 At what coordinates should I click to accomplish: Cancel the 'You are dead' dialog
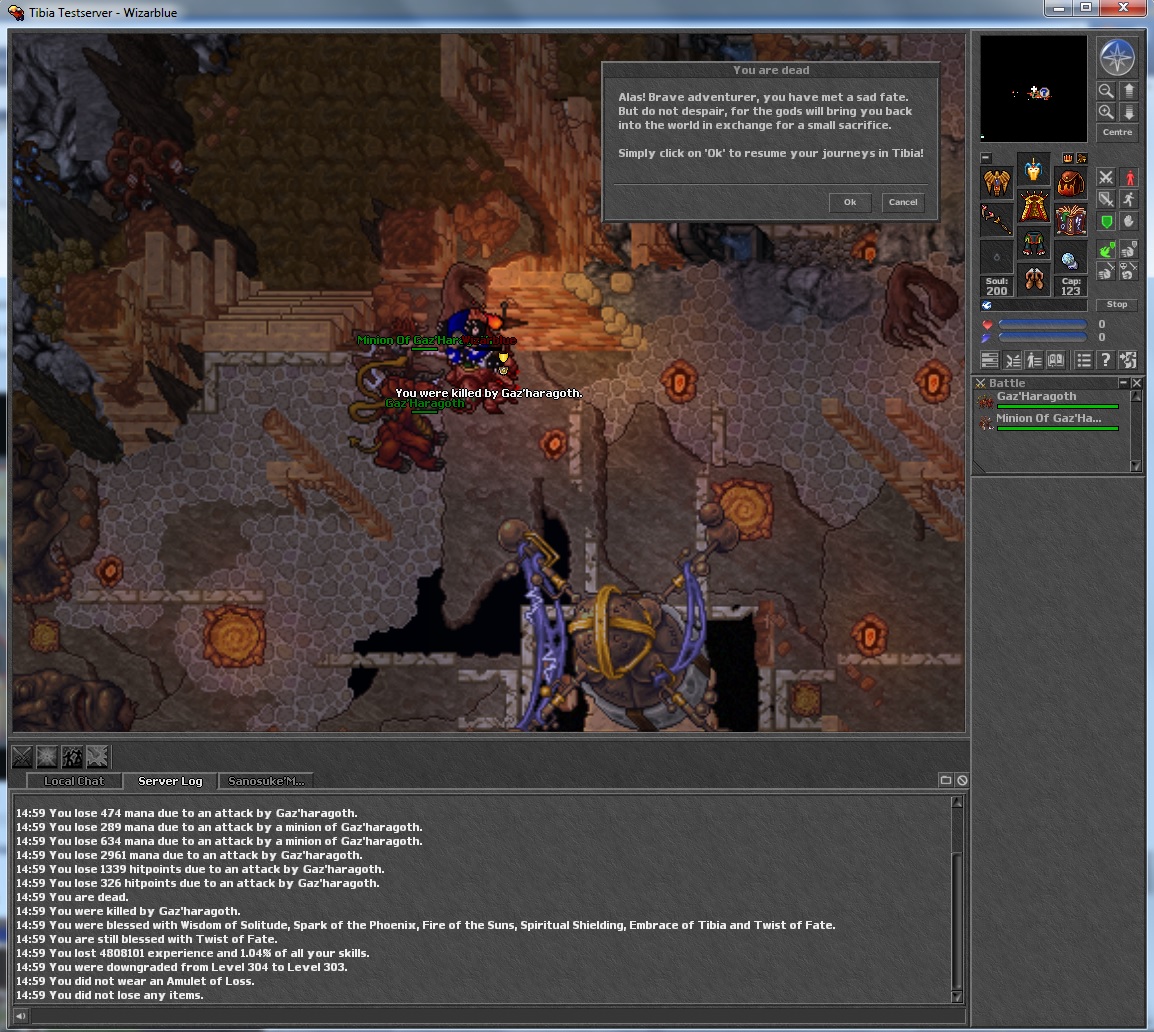(903, 202)
